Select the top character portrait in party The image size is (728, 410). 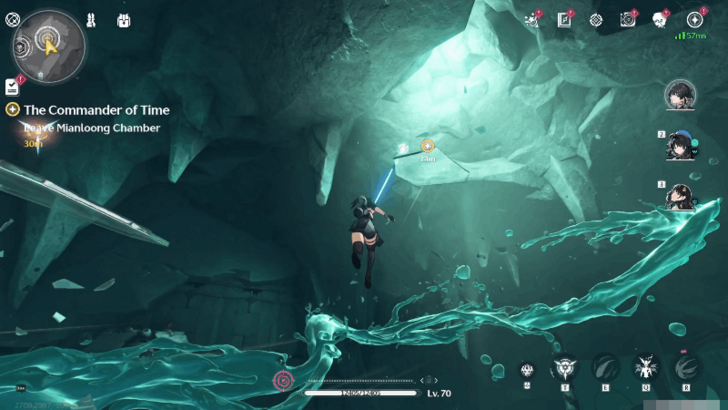click(680, 96)
